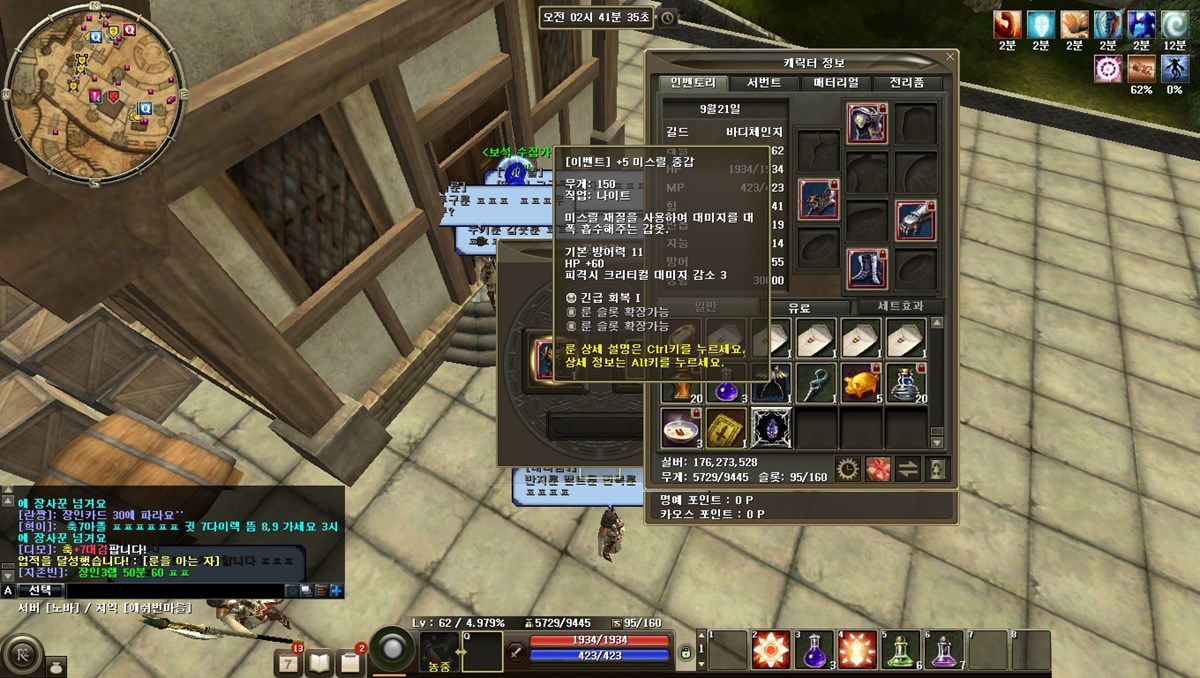Select the purple crystal item slot

(771, 427)
